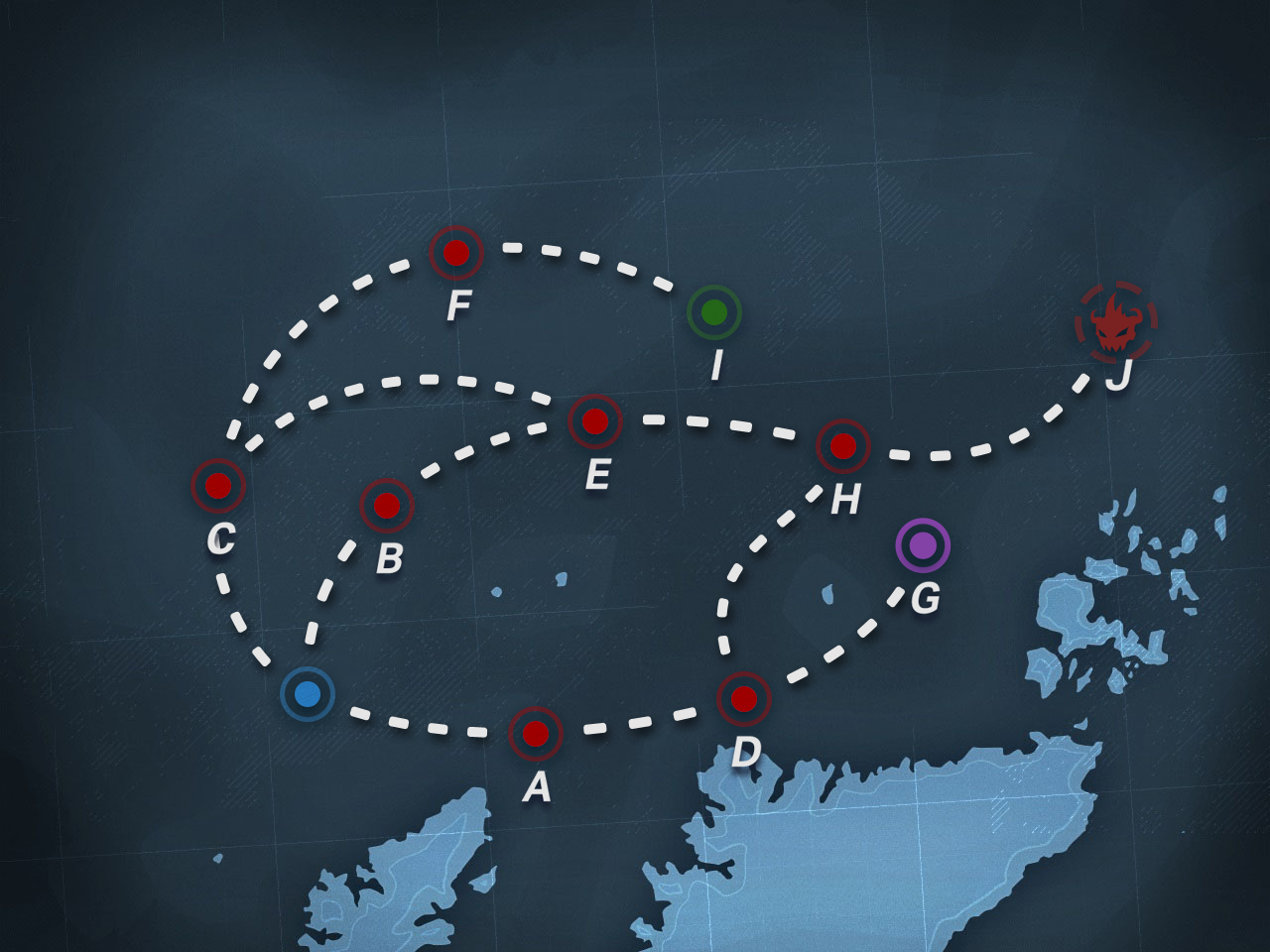Select map node A

[536, 734]
